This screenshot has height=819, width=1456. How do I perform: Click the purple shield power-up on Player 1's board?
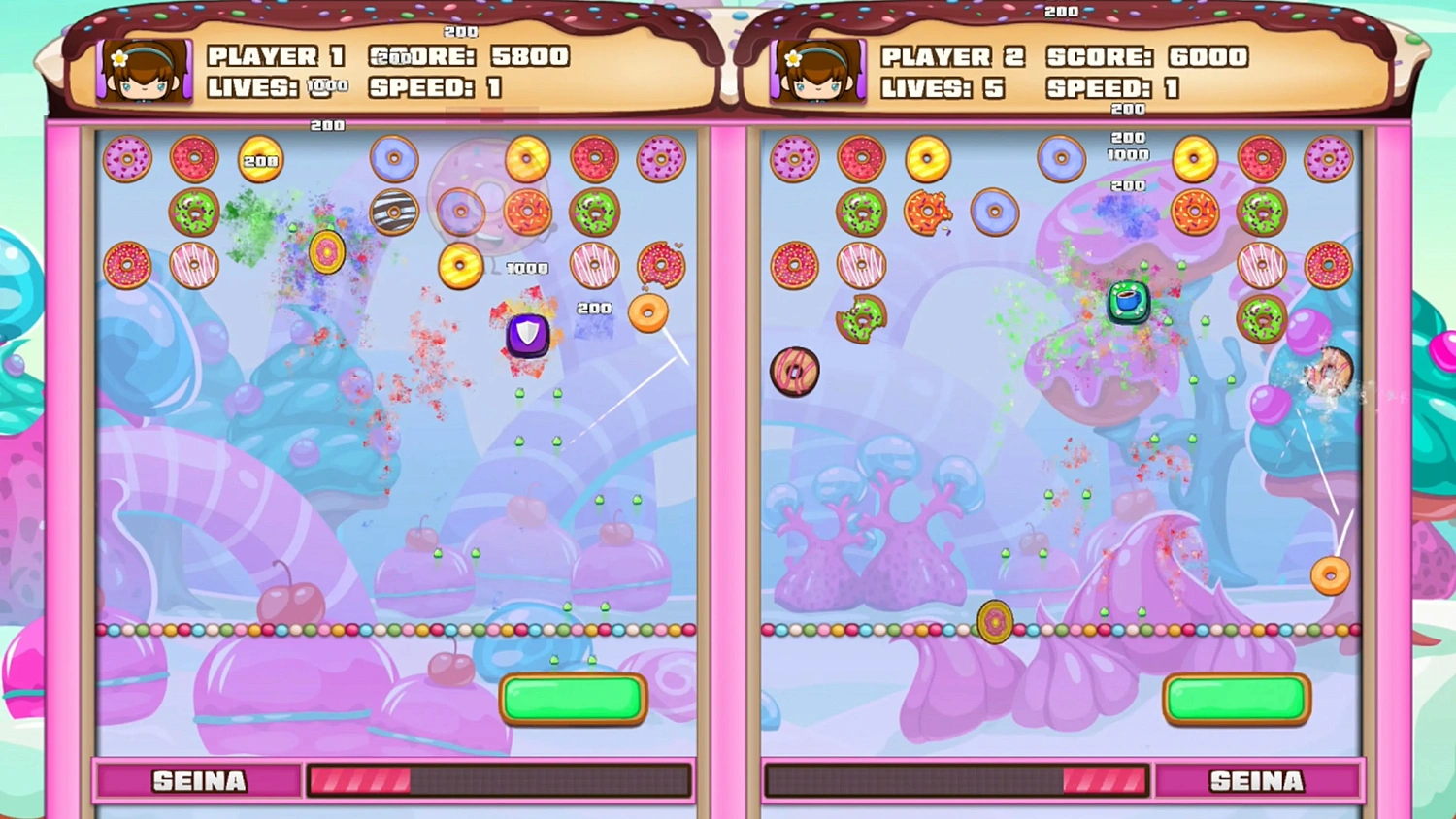click(x=526, y=336)
